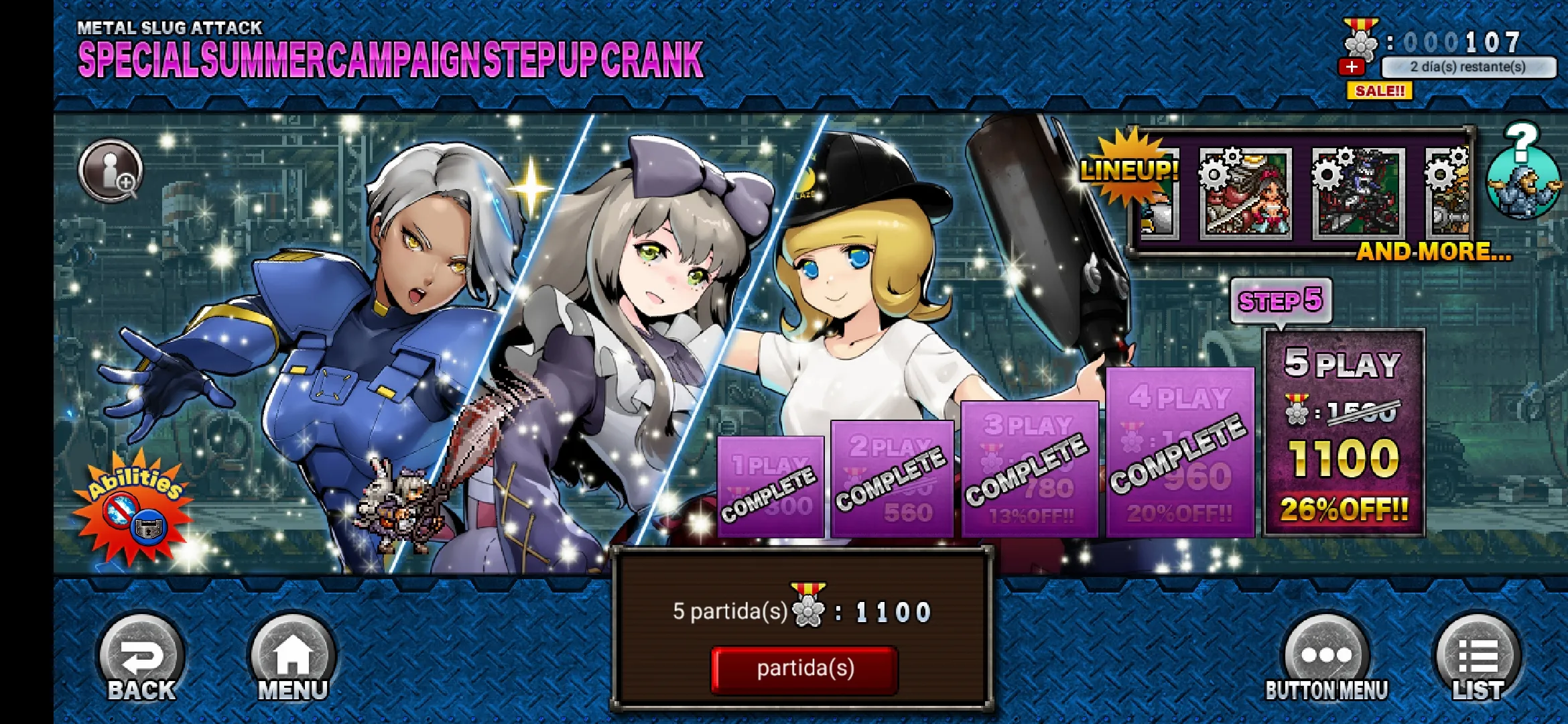Add medals with the red plus button
This screenshot has height=724, width=1568.
pos(1352,67)
